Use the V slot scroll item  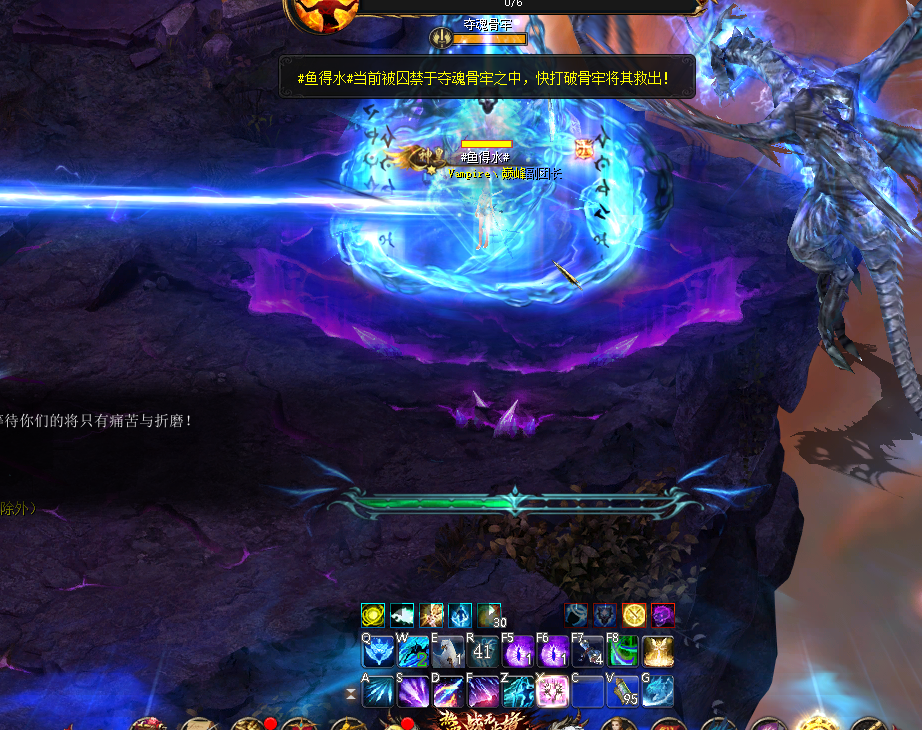coord(623,691)
